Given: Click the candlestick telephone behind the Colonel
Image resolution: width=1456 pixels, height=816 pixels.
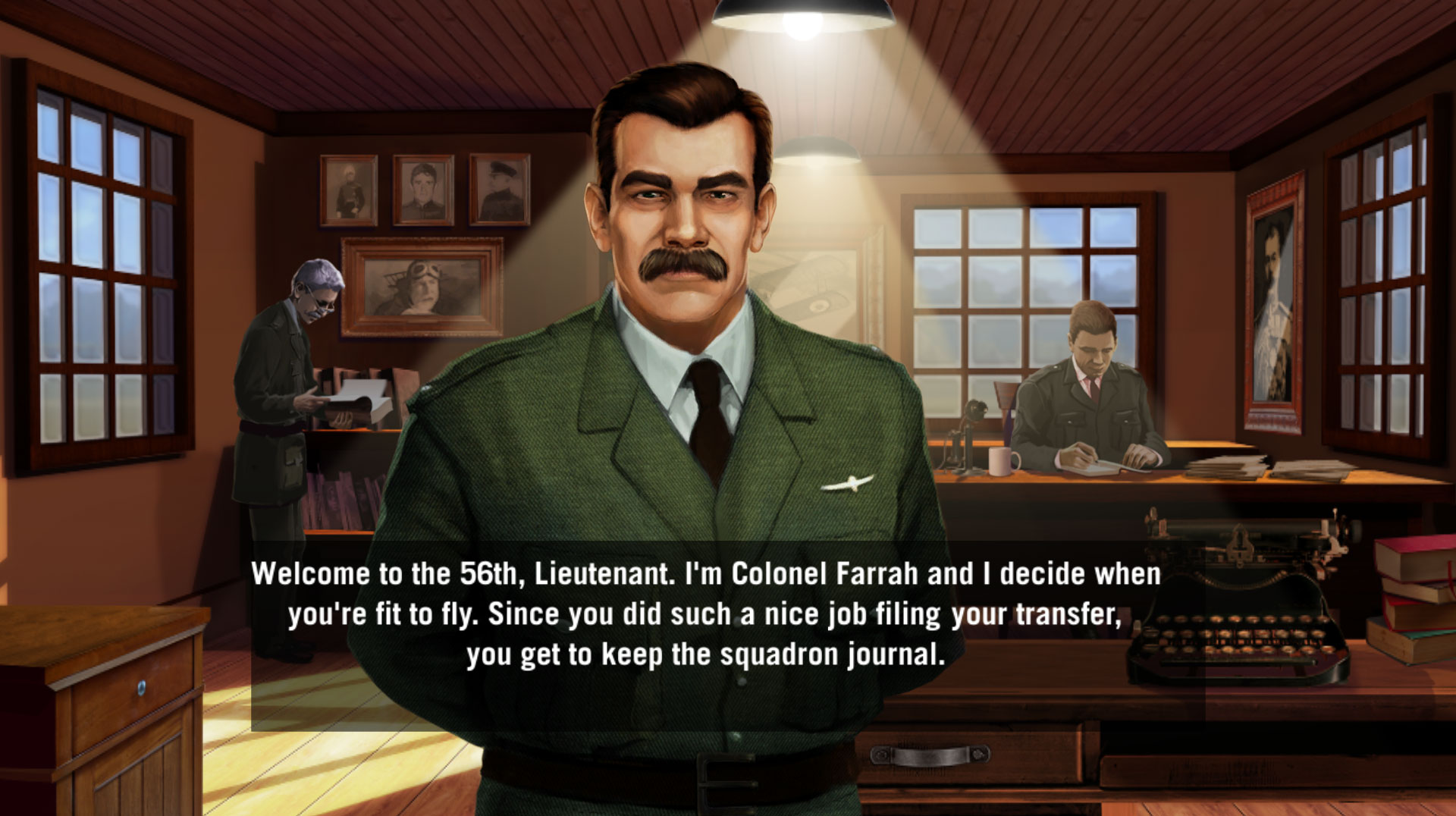Looking at the screenshot, I should pyautogui.click(x=973, y=440).
